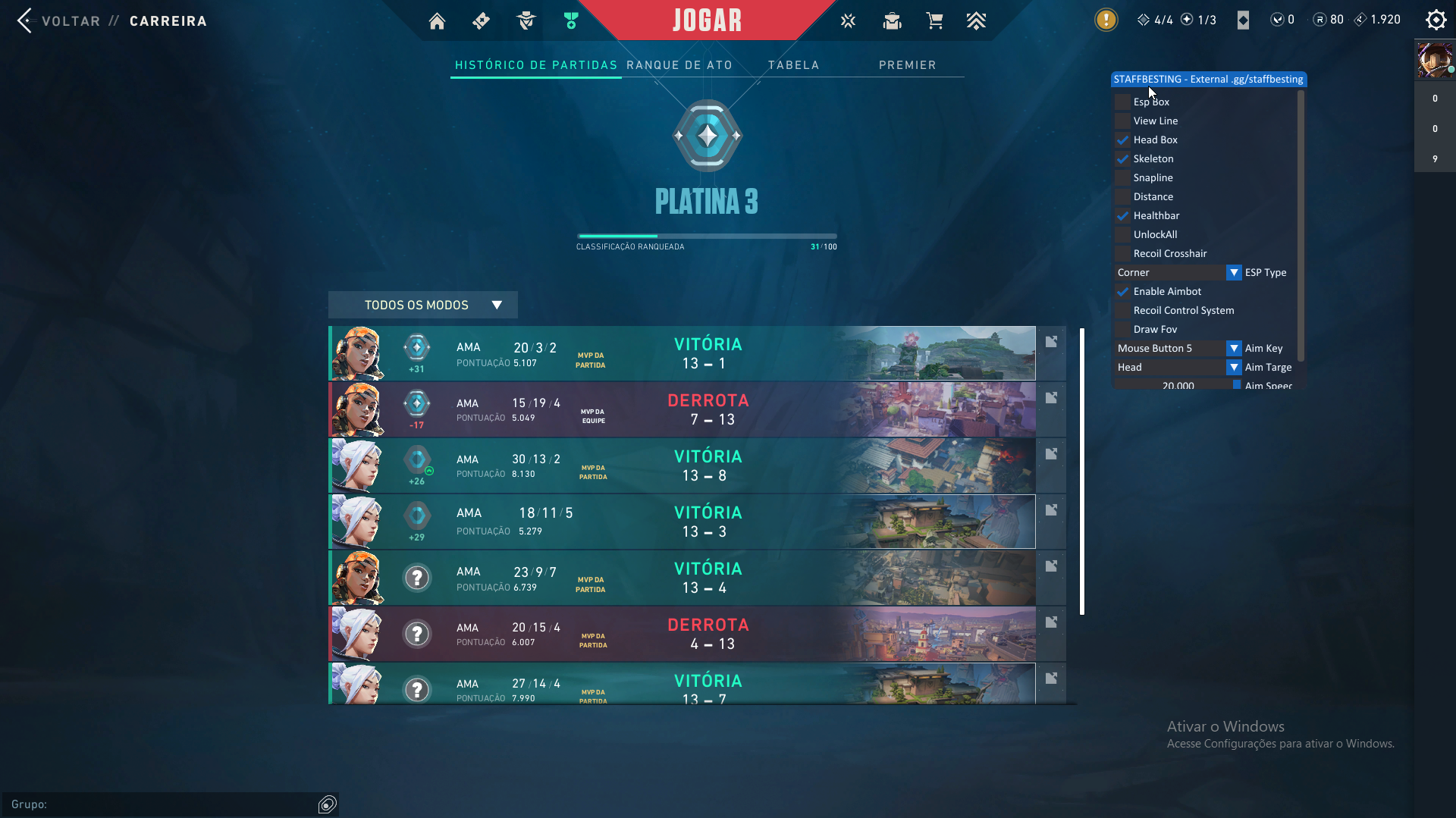Open the settings gear icon
This screenshot has width=1456, height=818.
click(x=1436, y=20)
